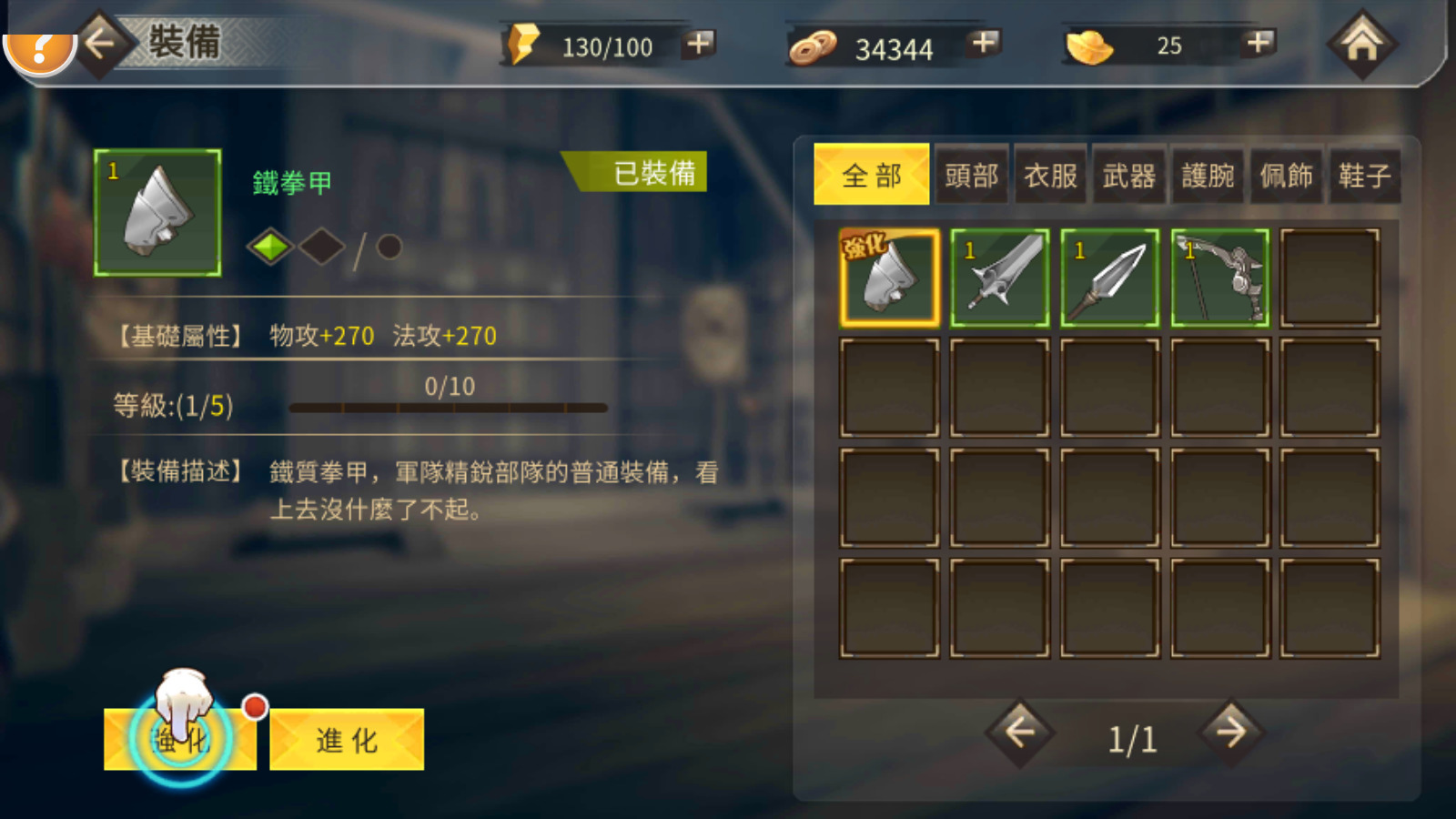Viewport: 1456px width, 819px height.
Task: Go to previous page with the left arrow
Action: 1021,733
